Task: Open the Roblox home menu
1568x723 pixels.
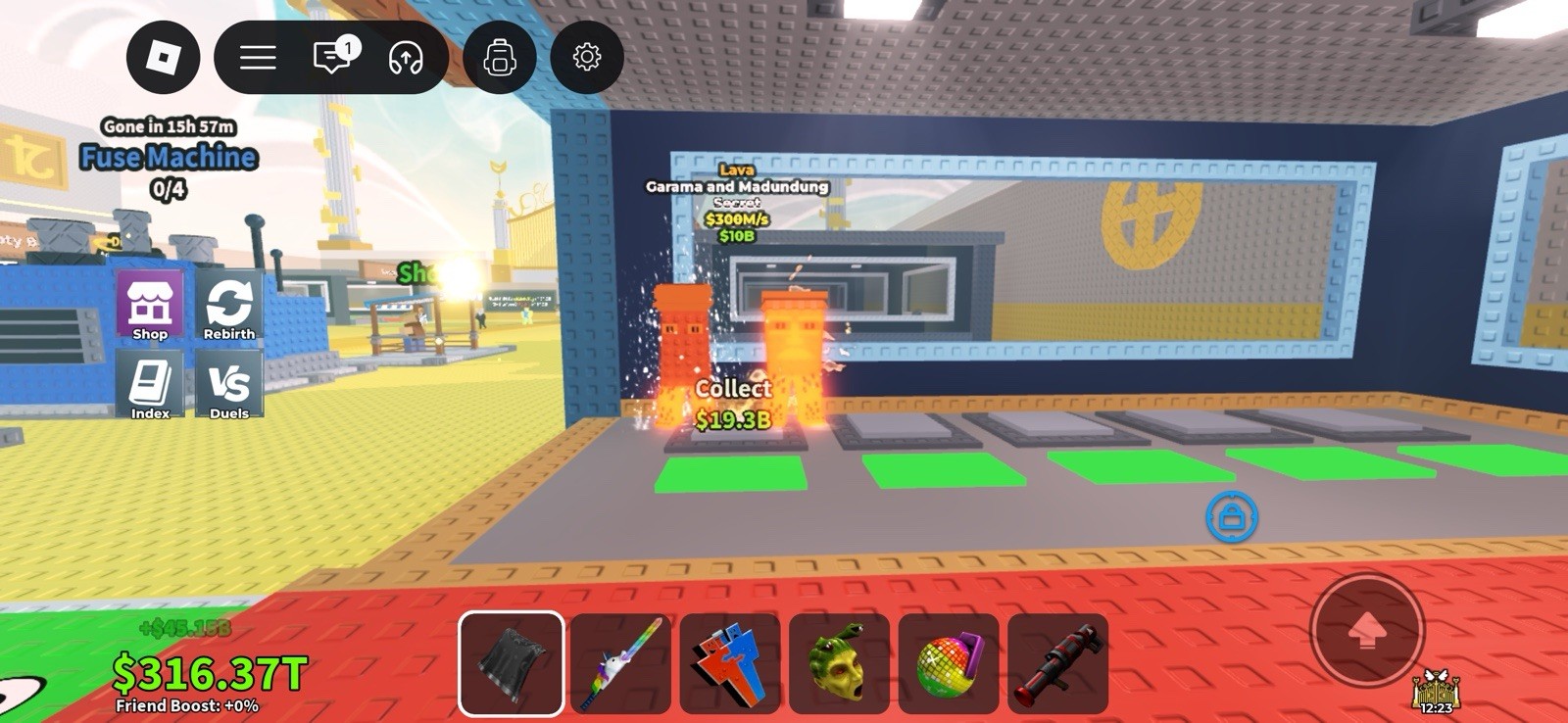Action: [163, 58]
